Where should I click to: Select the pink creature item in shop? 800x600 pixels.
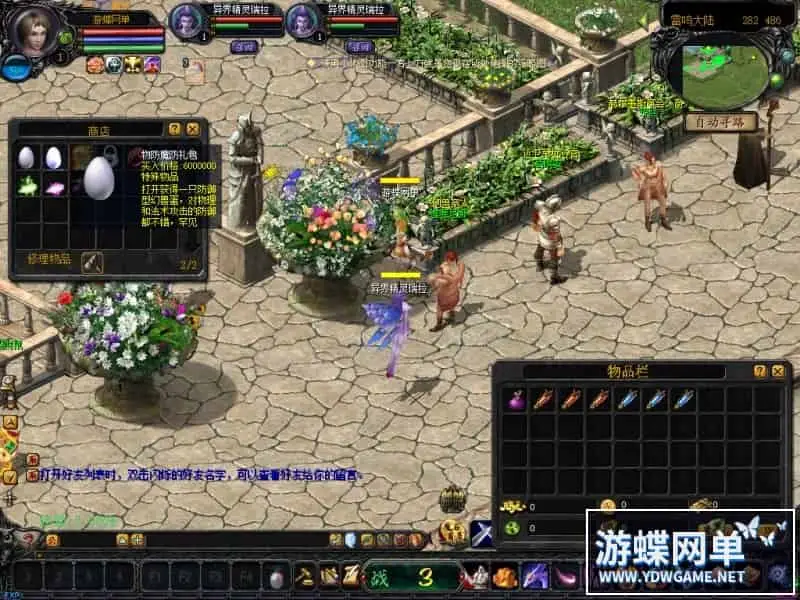click(54, 185)
